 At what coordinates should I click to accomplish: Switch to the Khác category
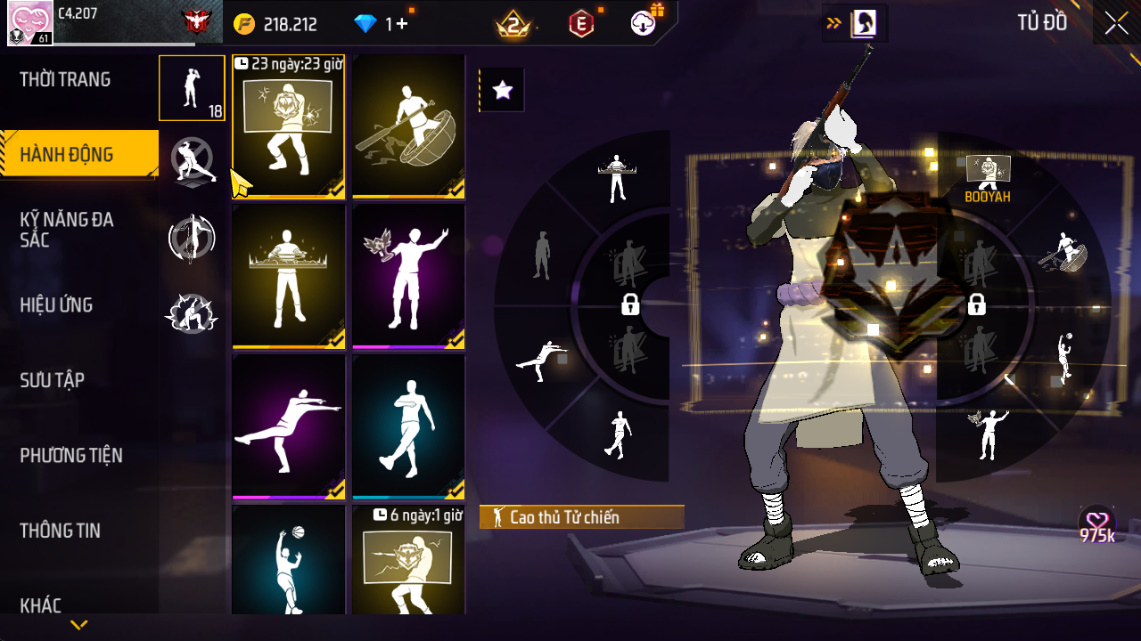pyautogui.click(x=41, y=605)
